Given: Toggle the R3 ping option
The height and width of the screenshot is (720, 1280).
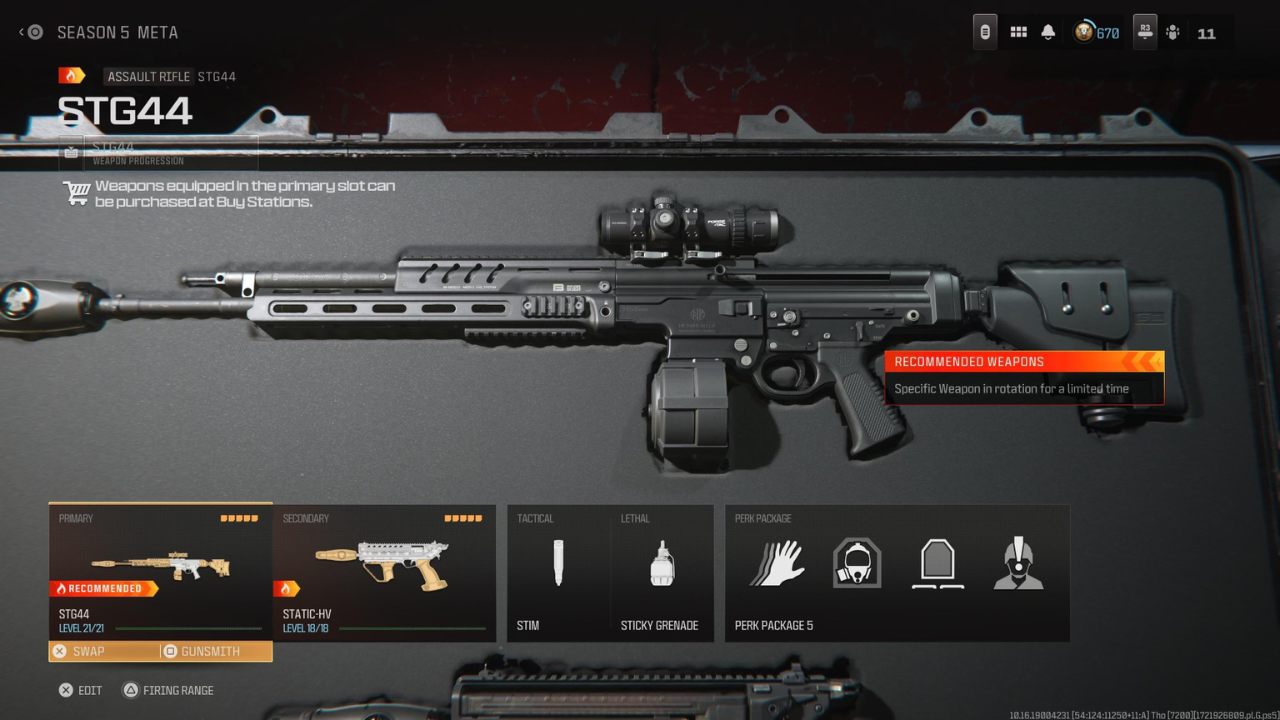Looking at the screenshot, I should click(x=1144, y=31).
